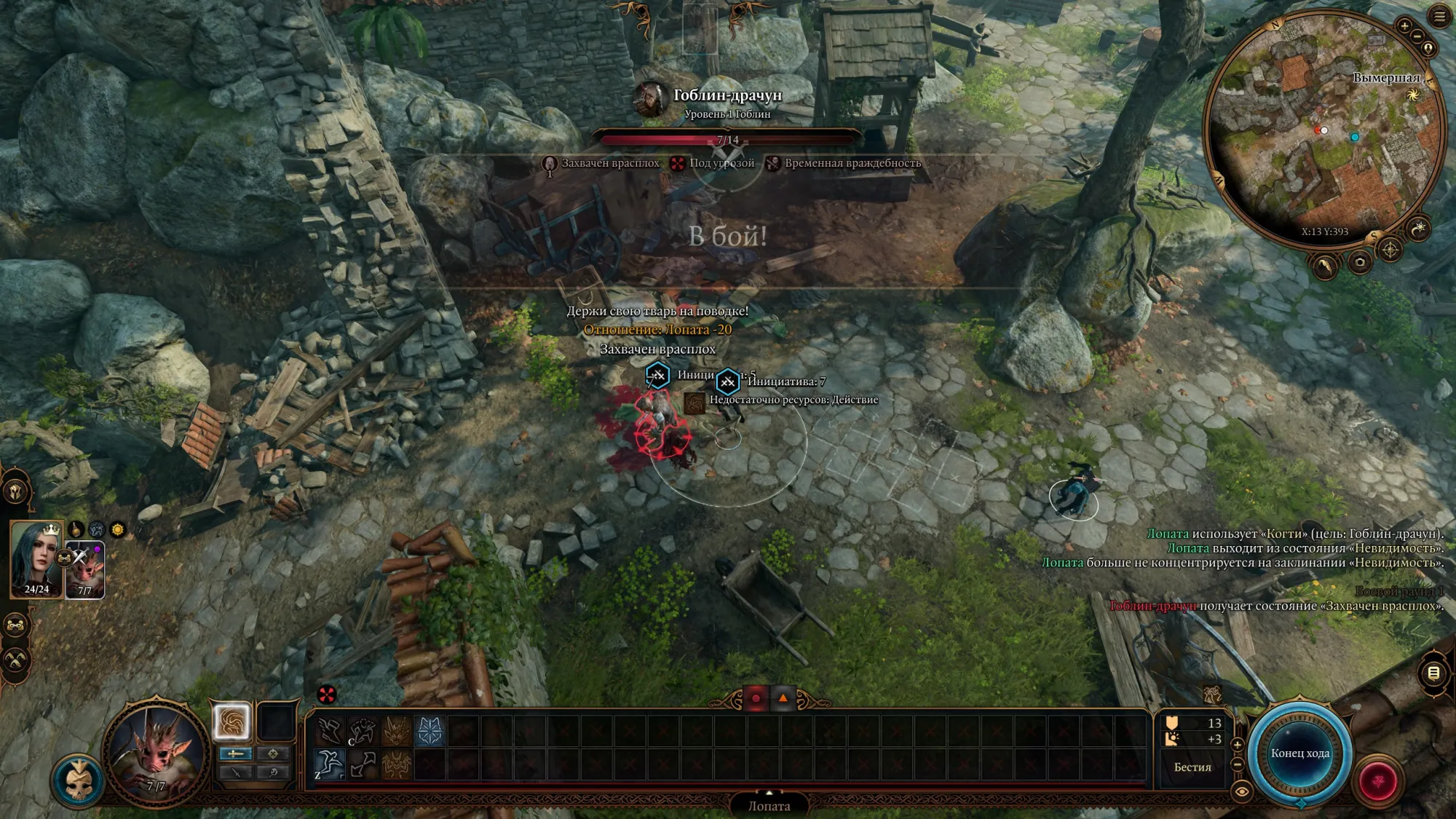Zoom in the minimap with plus
This screenshot has height=819, width=1456.
coord(1404,25)
